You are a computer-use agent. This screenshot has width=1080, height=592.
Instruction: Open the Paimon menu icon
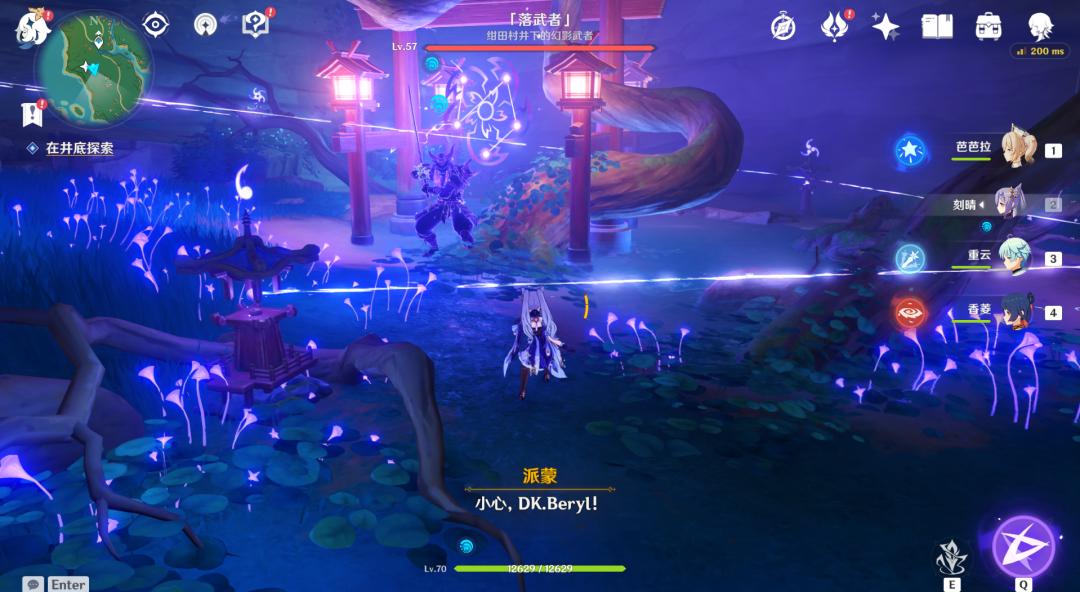point(32,27)
